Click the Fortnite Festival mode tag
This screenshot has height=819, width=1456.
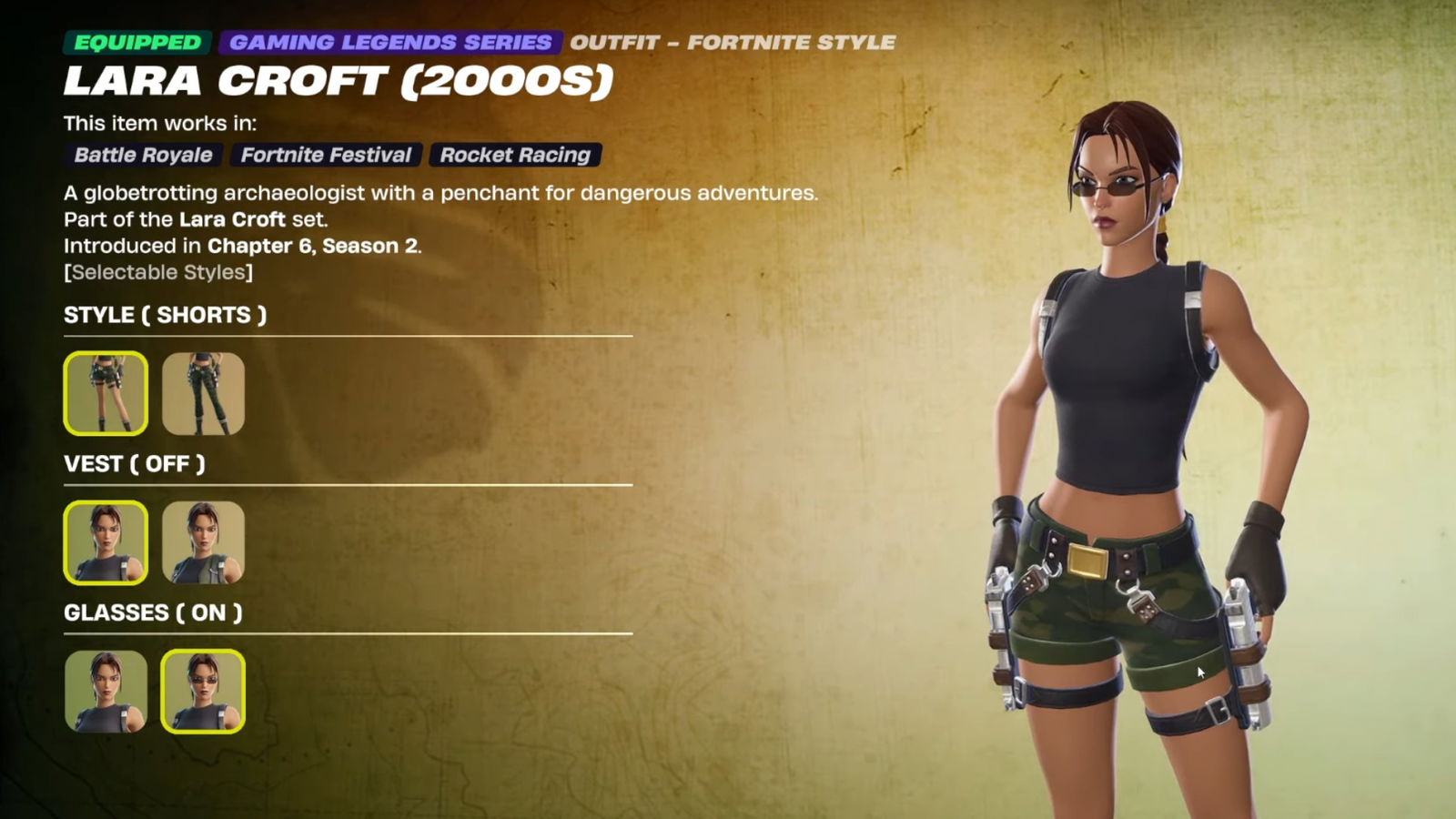point(326,155)
